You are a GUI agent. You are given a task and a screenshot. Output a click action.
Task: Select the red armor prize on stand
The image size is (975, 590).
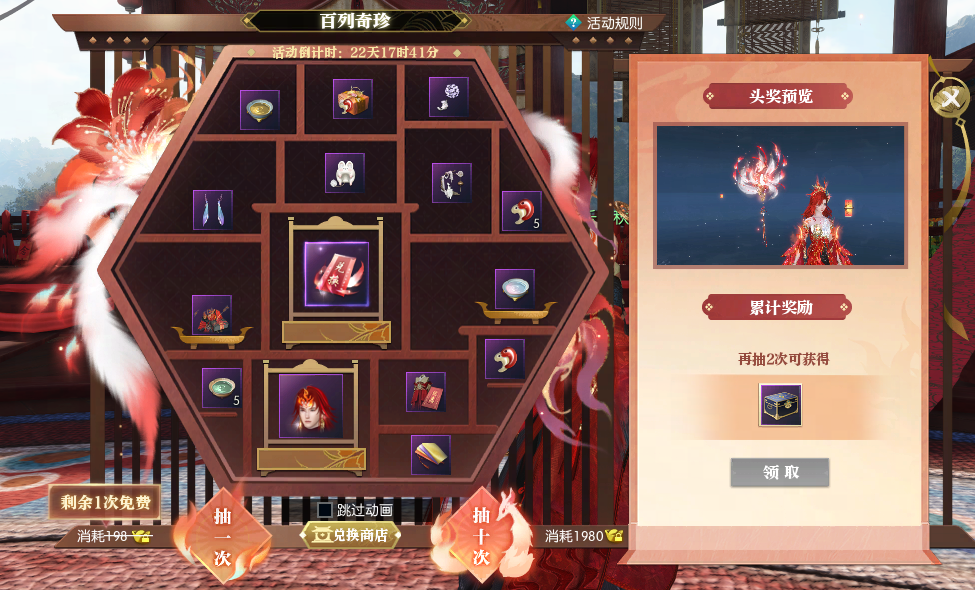pos(212,314)
